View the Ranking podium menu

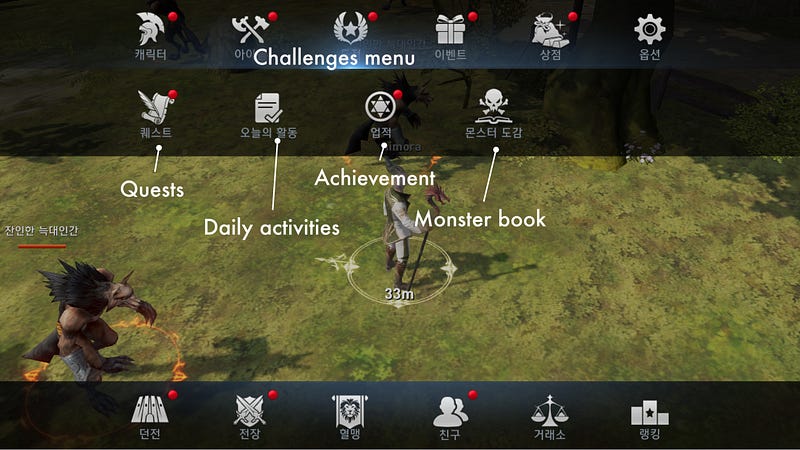[649, 411]
